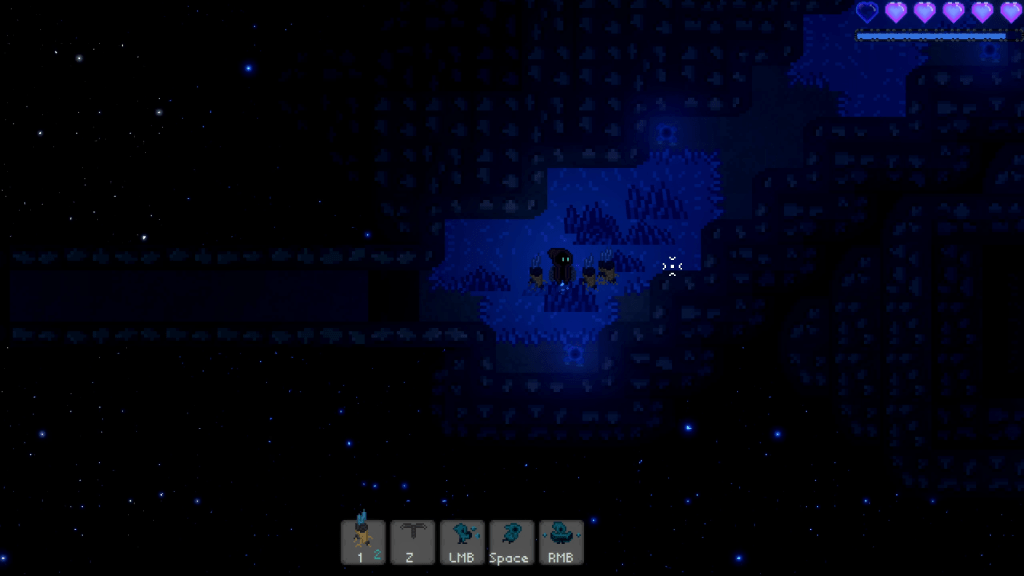Trigger the Space dash ability icon
Image resolution: width=1024 pixels, height=576 pixels.
pyautogui.click(x=511, y=542)
